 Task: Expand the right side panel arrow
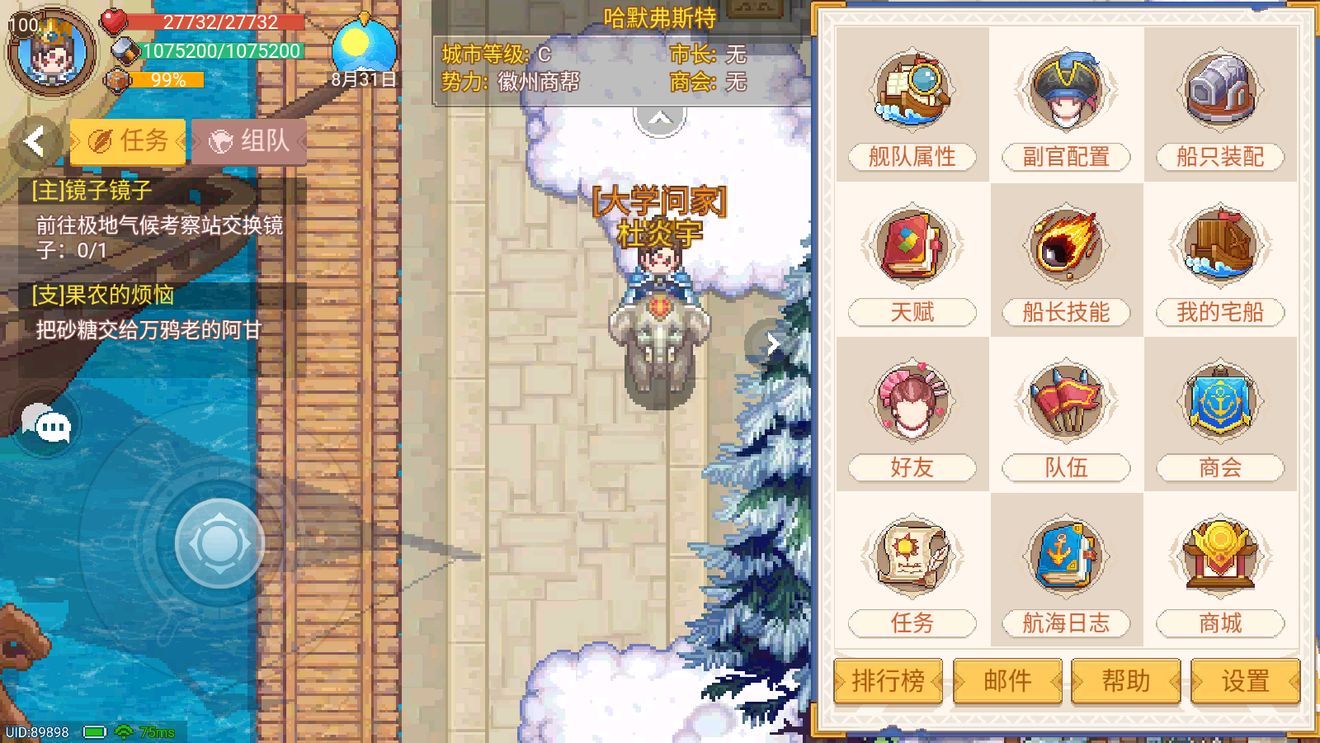pyautogui.click(x=772, y=344)
